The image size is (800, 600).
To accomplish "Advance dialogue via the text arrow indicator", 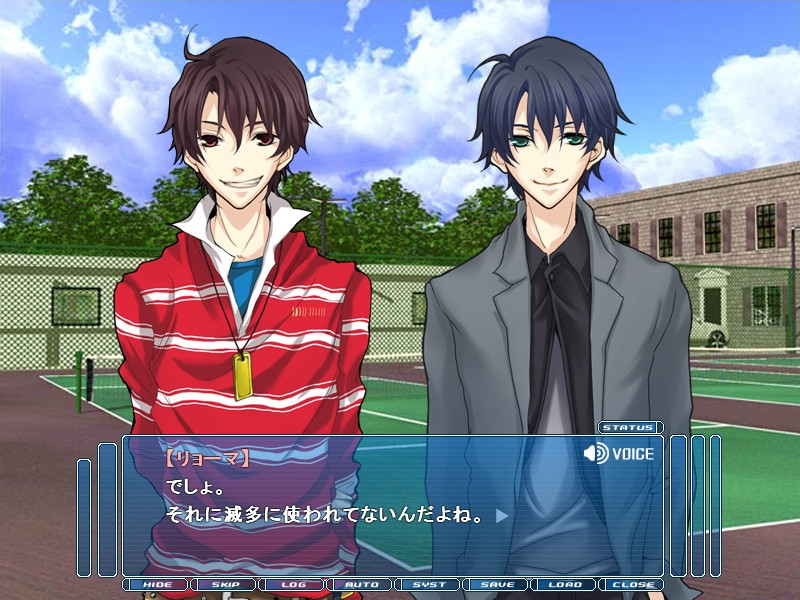I will 502,516.
